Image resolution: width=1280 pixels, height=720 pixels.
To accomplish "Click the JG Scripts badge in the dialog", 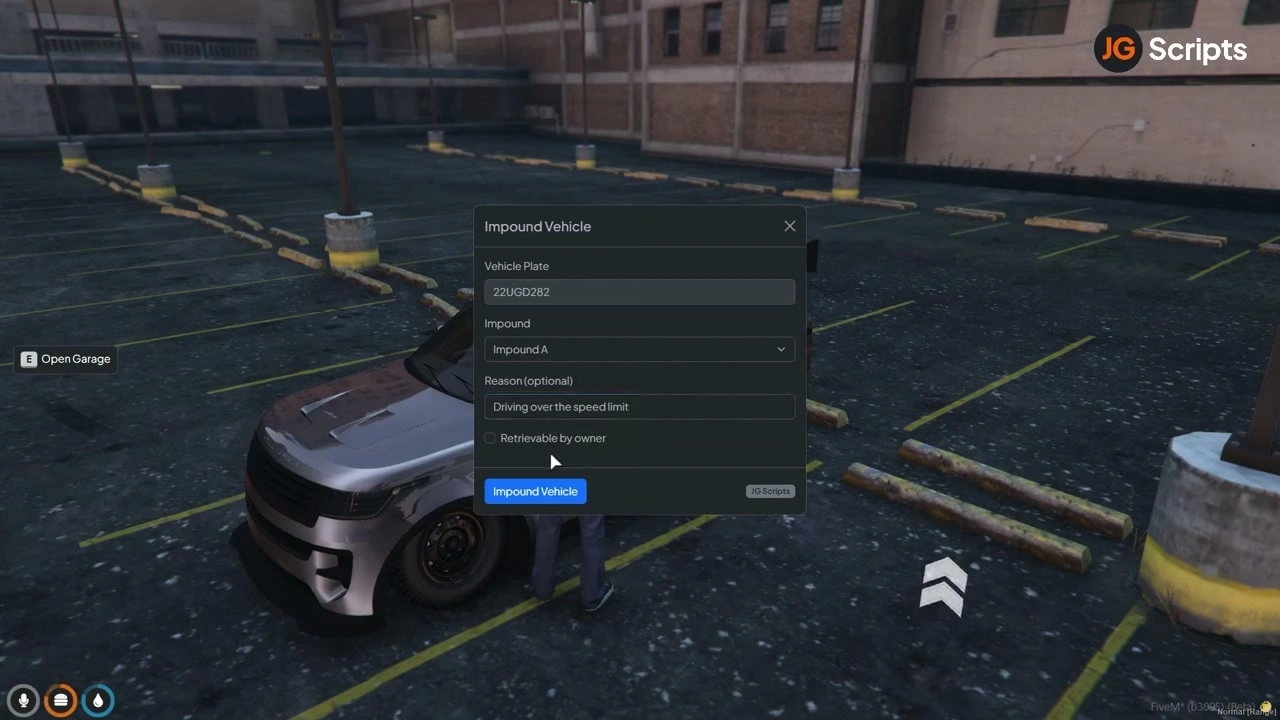I will 770,491.
